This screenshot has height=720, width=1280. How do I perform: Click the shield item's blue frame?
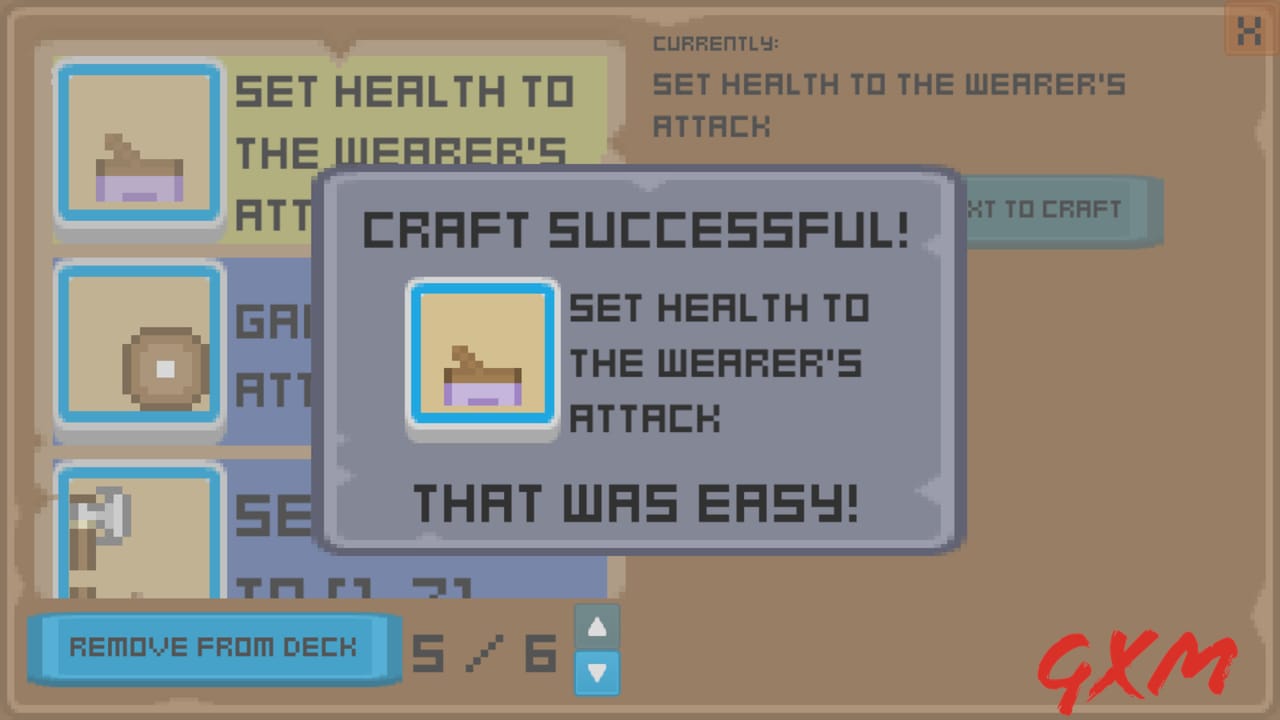pos(138,345)
